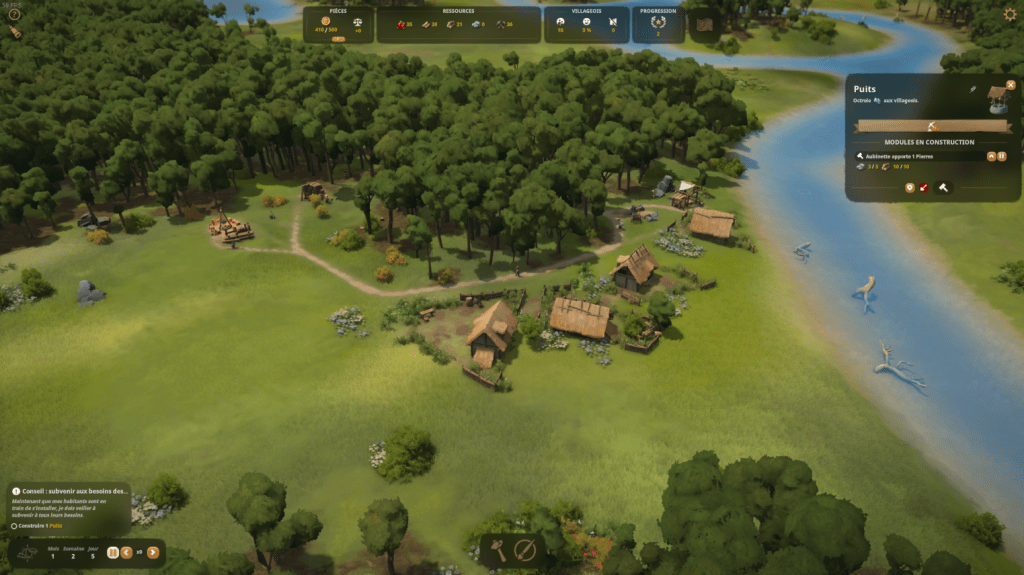Click the red shovel demolish button
This screenshot has height=575, width=1024.
925,187
